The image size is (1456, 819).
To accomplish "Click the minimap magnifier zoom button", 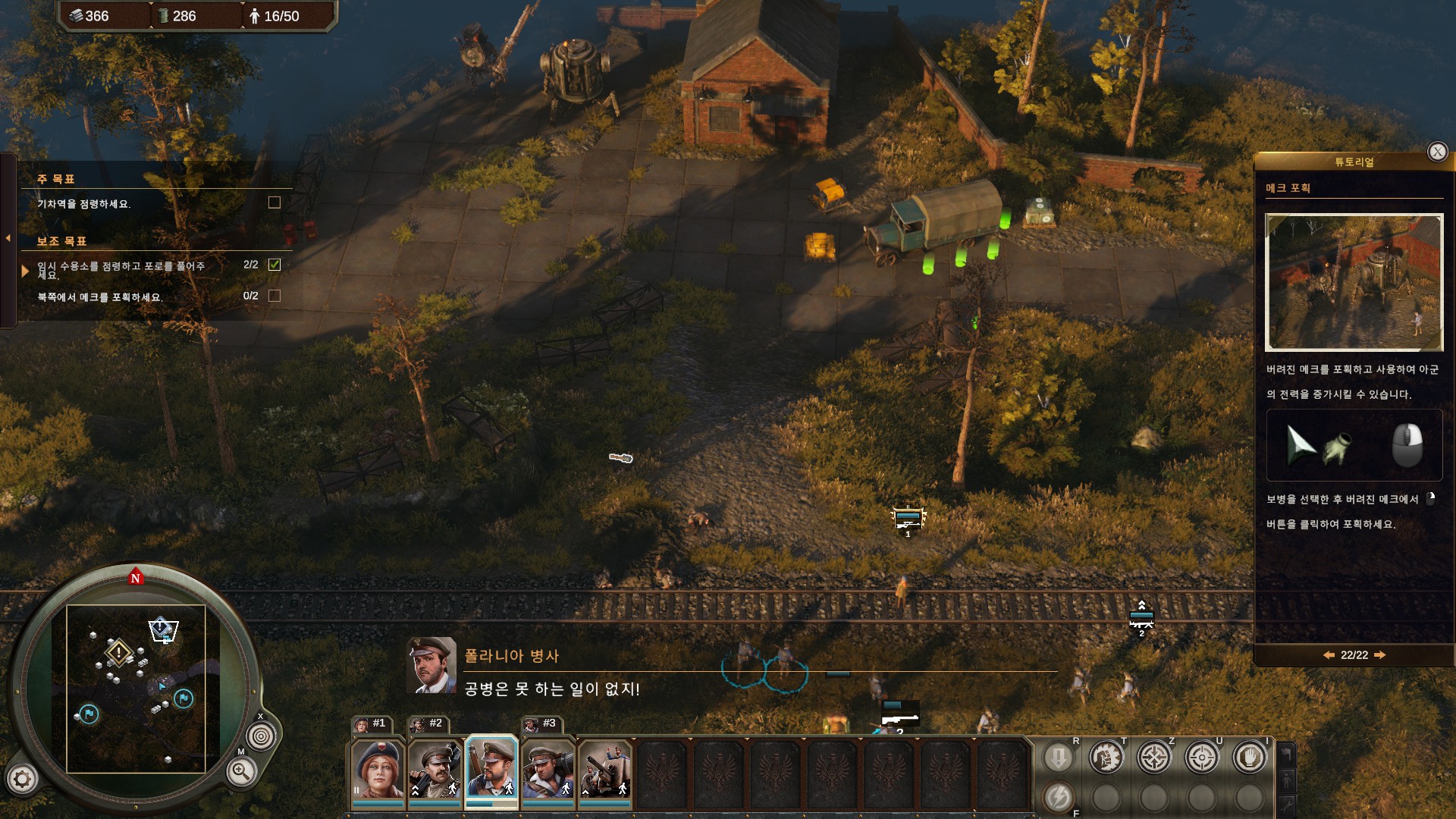I will tap(240, 772).
